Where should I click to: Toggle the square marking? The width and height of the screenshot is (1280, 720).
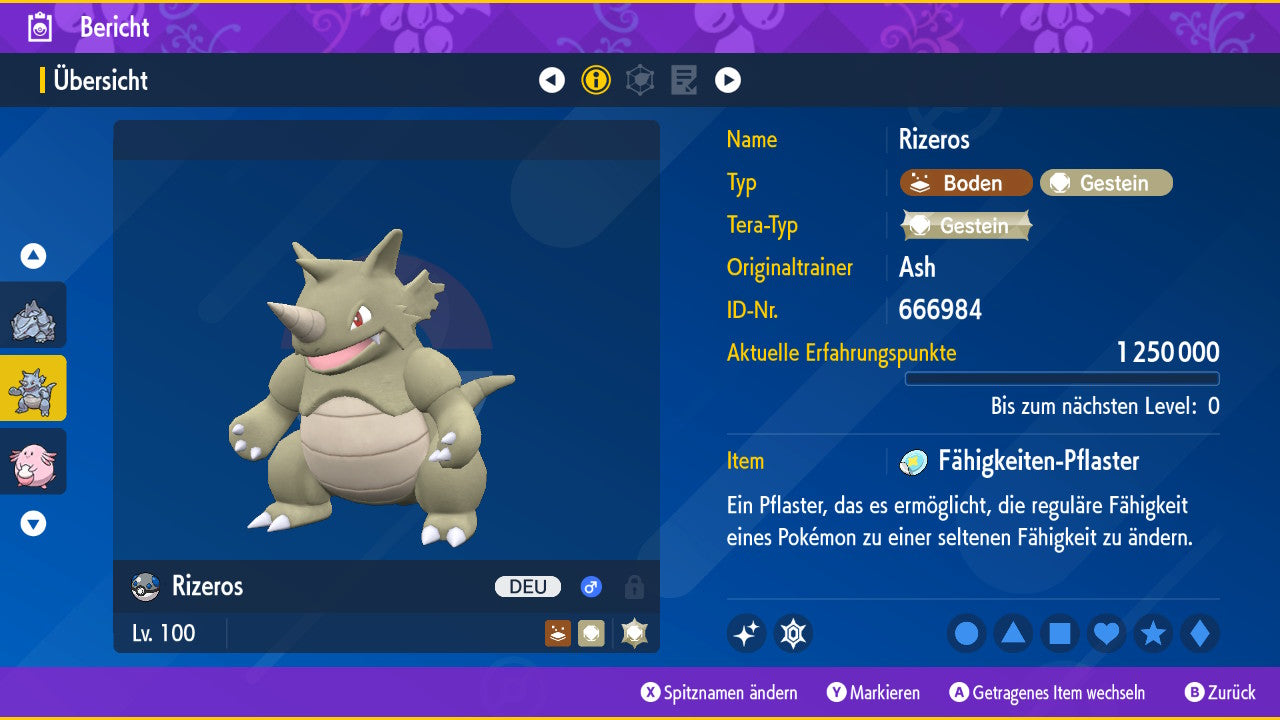[1060, 633]
